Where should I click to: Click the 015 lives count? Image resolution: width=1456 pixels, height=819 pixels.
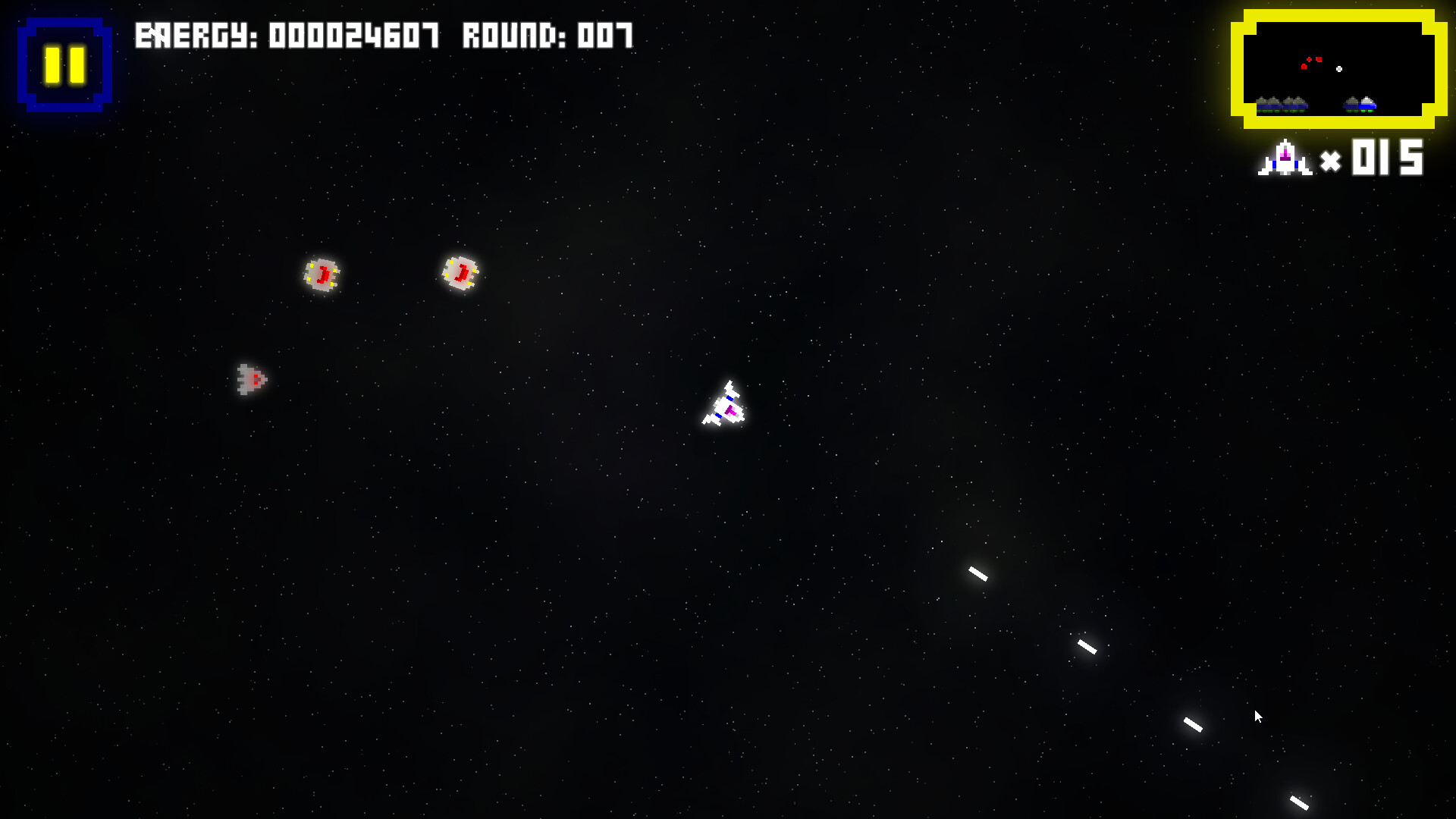(1386, 158)
